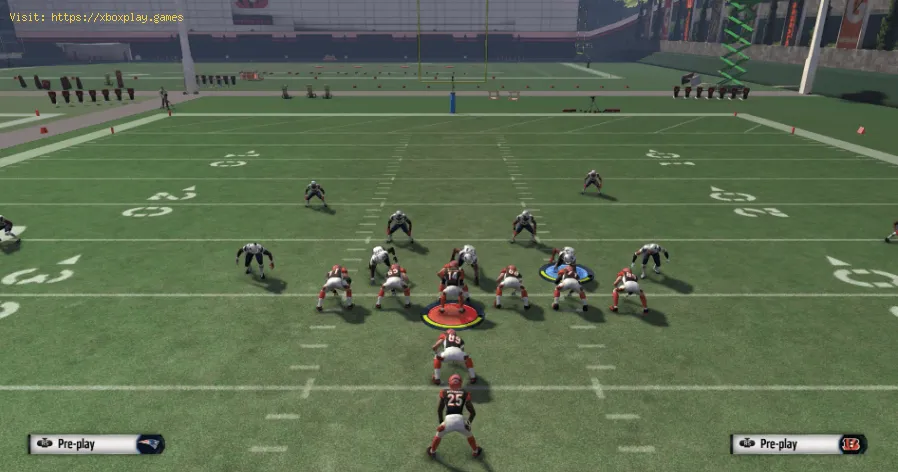Open the Bengals Pre-play panel
Viewport: 898px width, 472px height.
798,444
